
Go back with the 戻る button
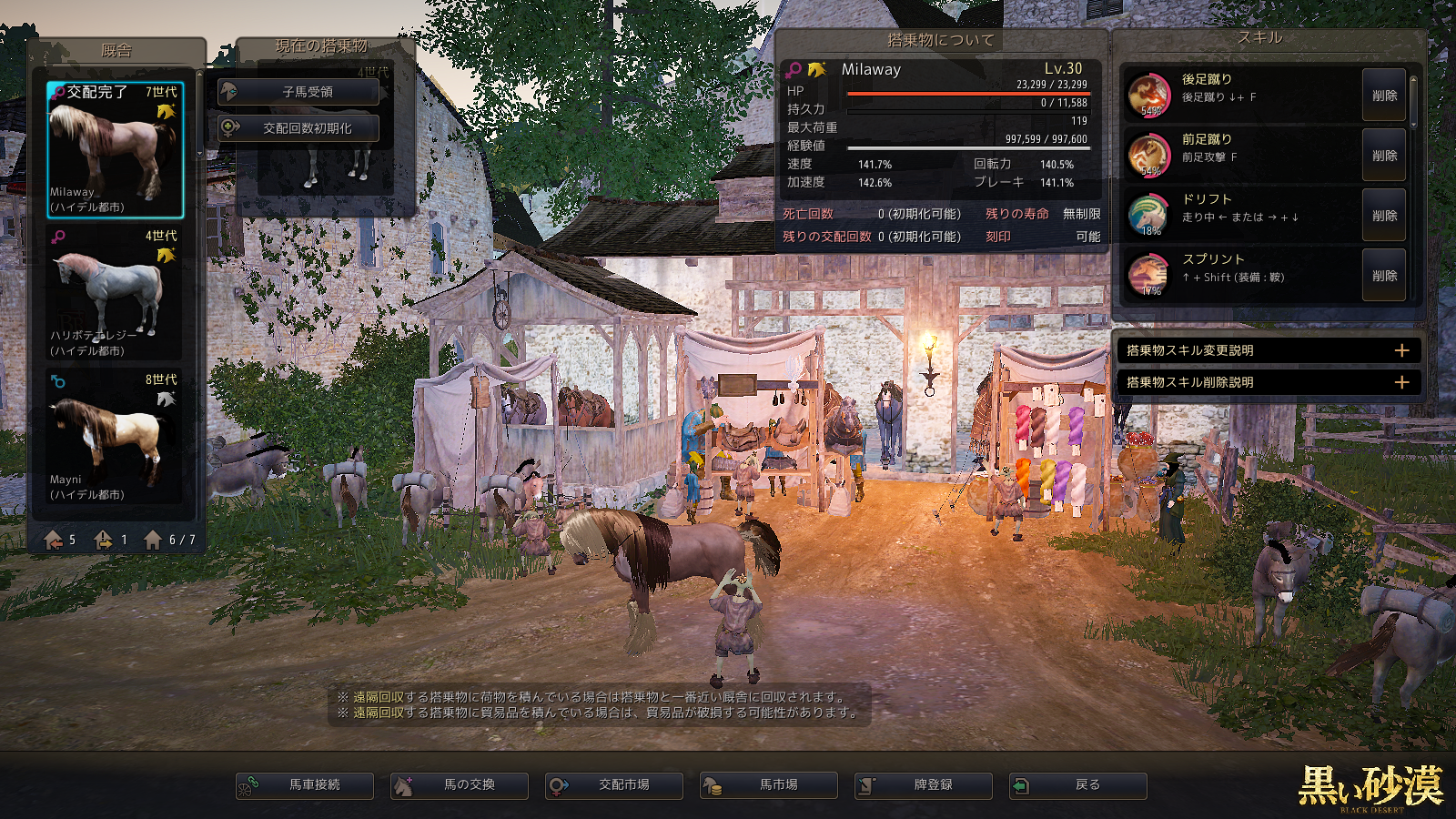[1078, 784]
